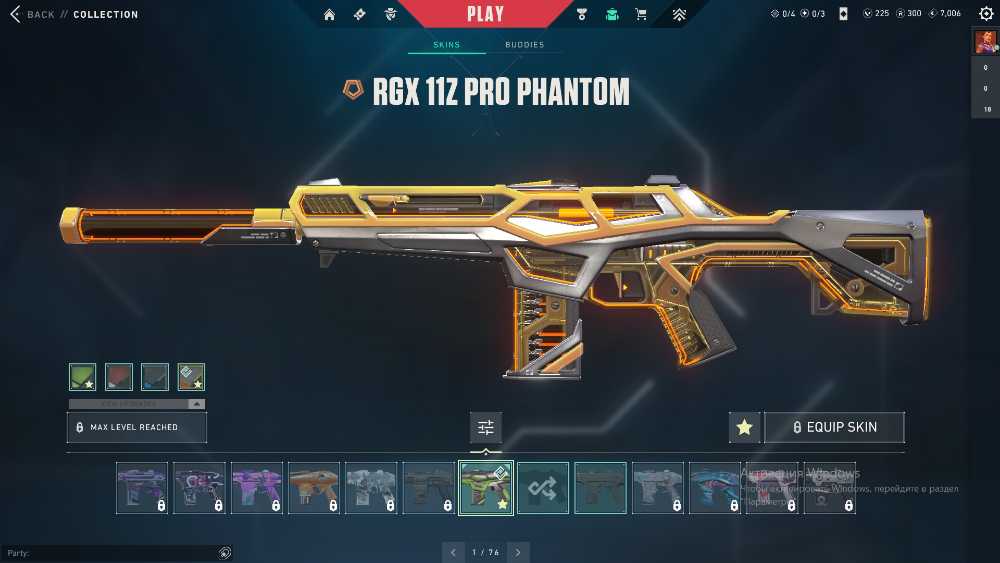Open the skin filter sliders button
Screen dimensions: 1000x563
pos(486,427)
